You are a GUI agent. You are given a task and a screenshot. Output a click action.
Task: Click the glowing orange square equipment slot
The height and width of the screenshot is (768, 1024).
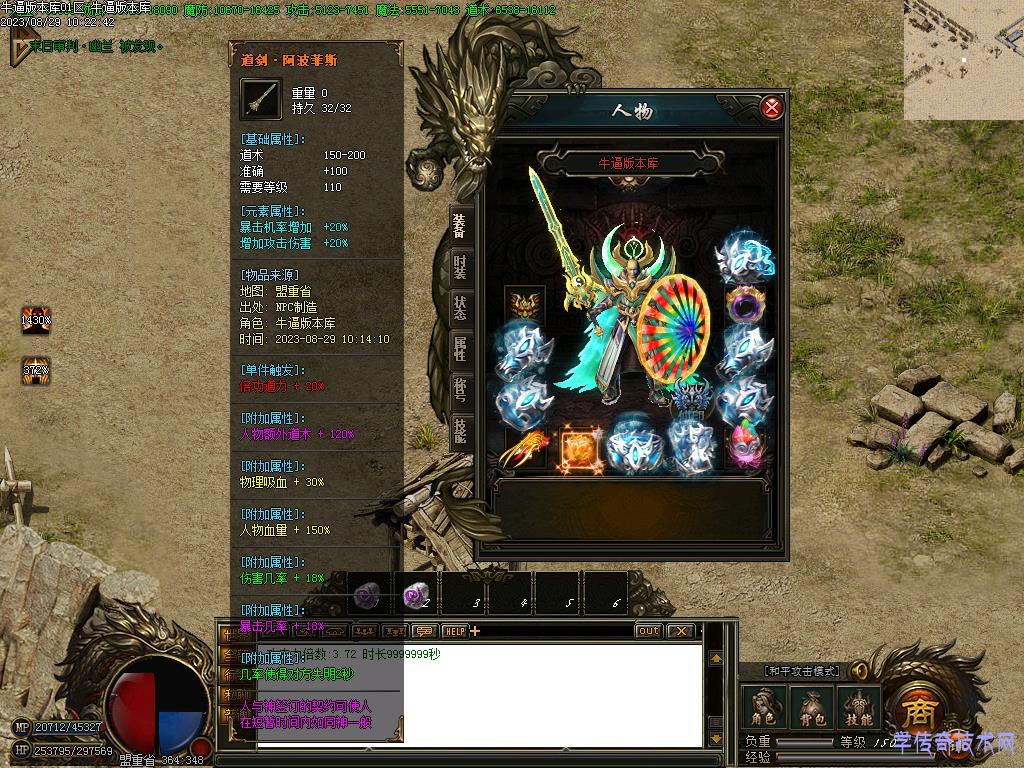(x=580, y=448)
